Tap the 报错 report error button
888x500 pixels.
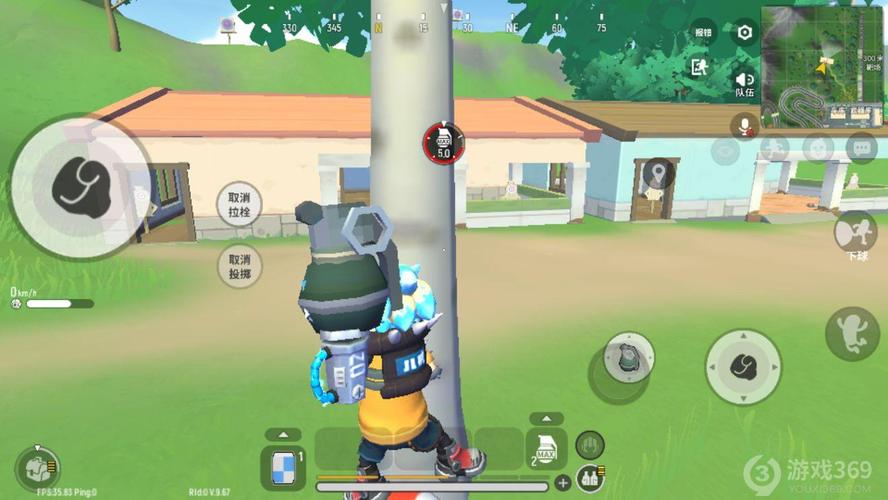click(703, 32)
